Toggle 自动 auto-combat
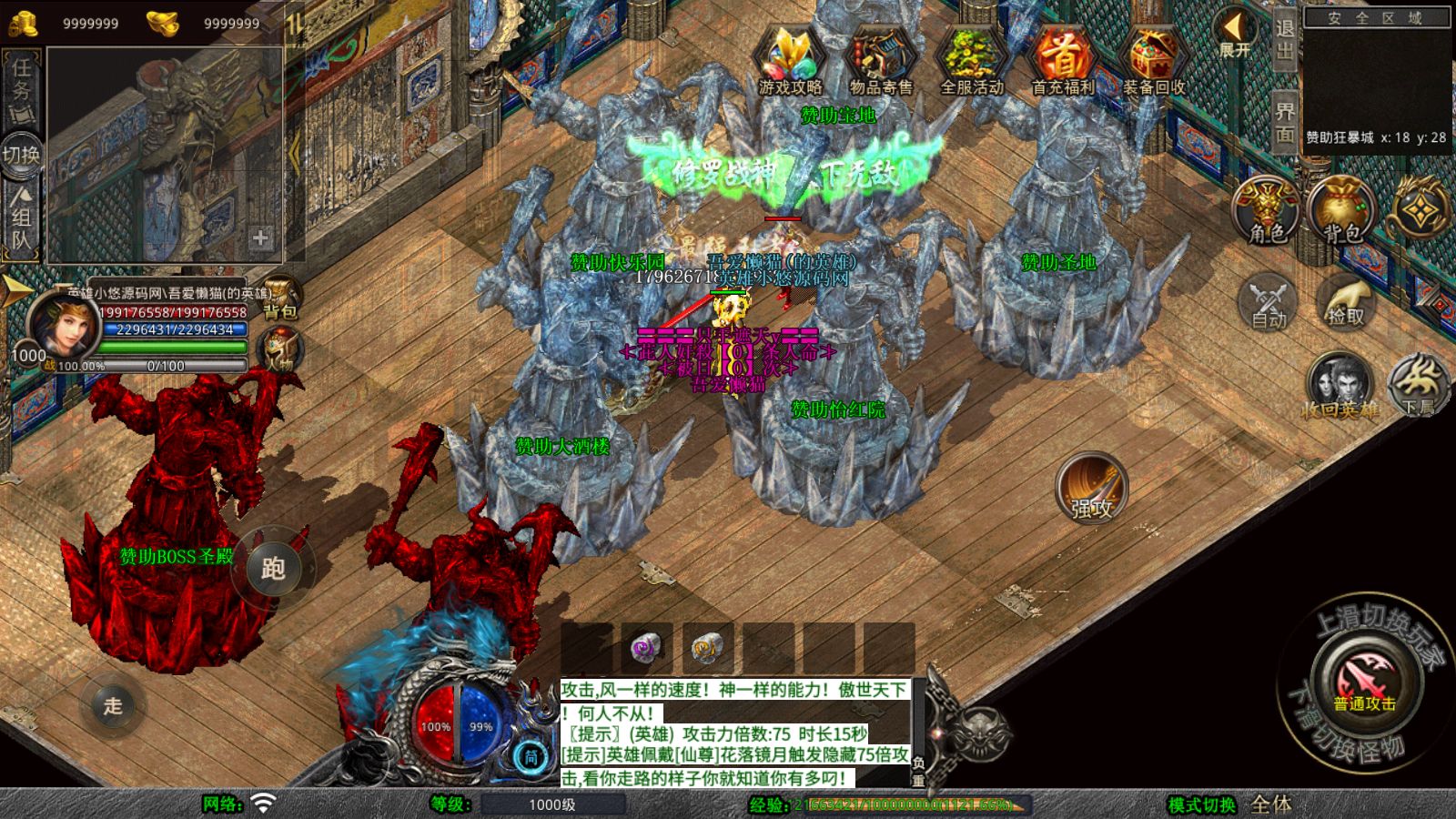Viewport: 1456px width, 819px height. (x=1269, y=301)
